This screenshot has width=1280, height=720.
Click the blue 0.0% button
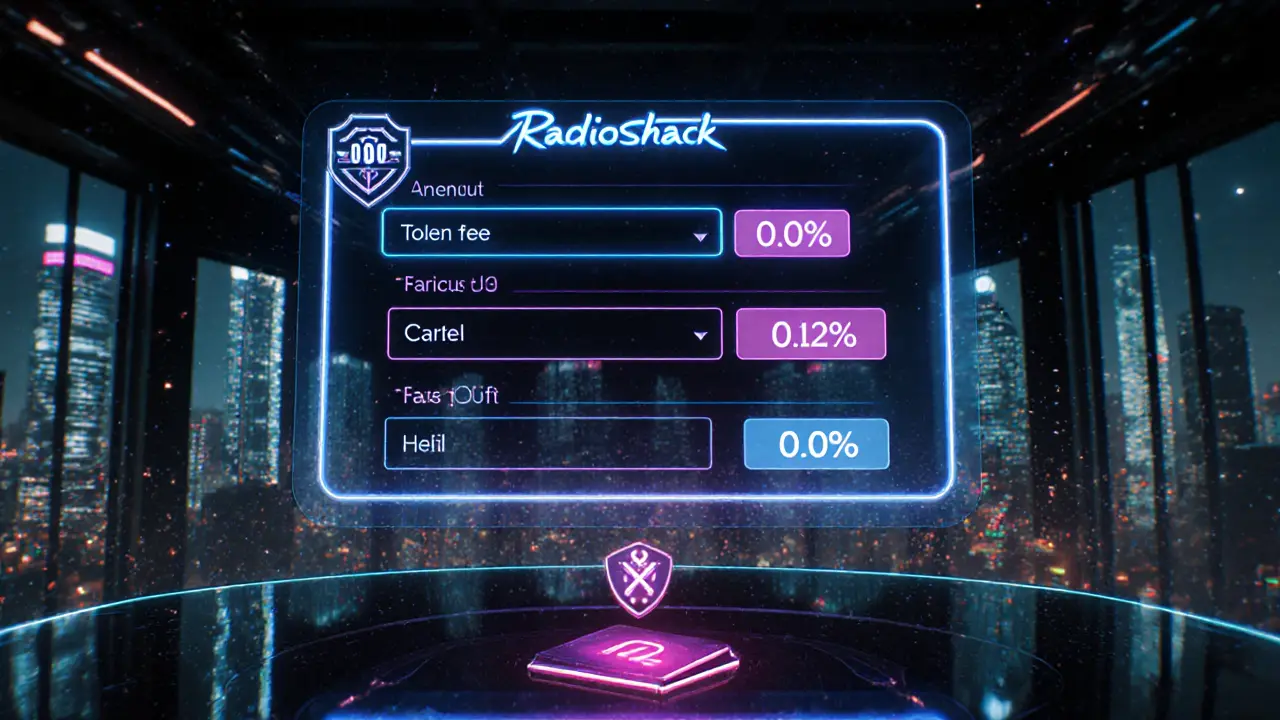click(x=816, y=444)
